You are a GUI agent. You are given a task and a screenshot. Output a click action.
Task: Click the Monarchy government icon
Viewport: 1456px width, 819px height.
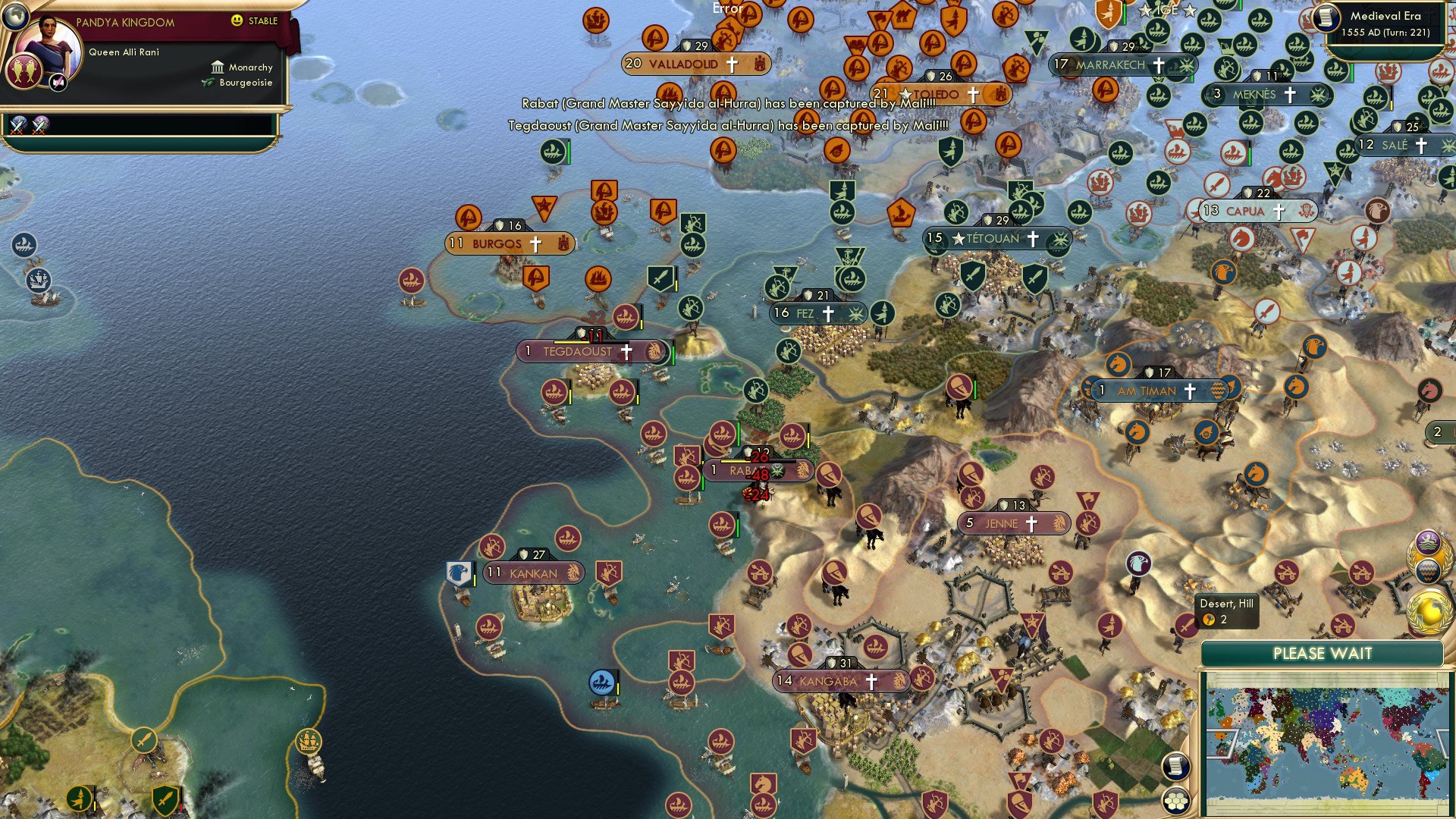(x=218, y=67)
